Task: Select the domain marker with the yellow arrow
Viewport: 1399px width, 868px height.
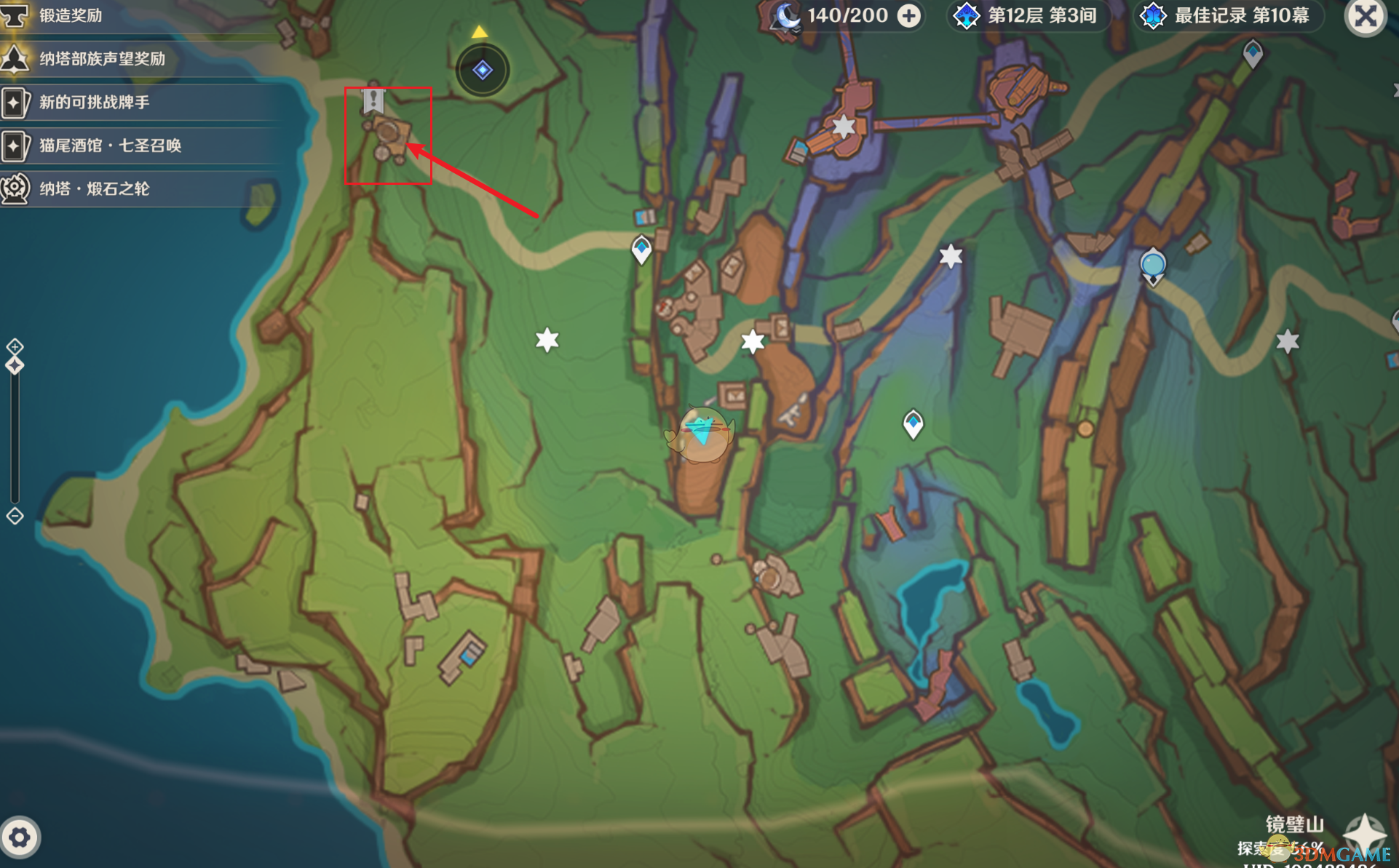Action: pos(482,70)
